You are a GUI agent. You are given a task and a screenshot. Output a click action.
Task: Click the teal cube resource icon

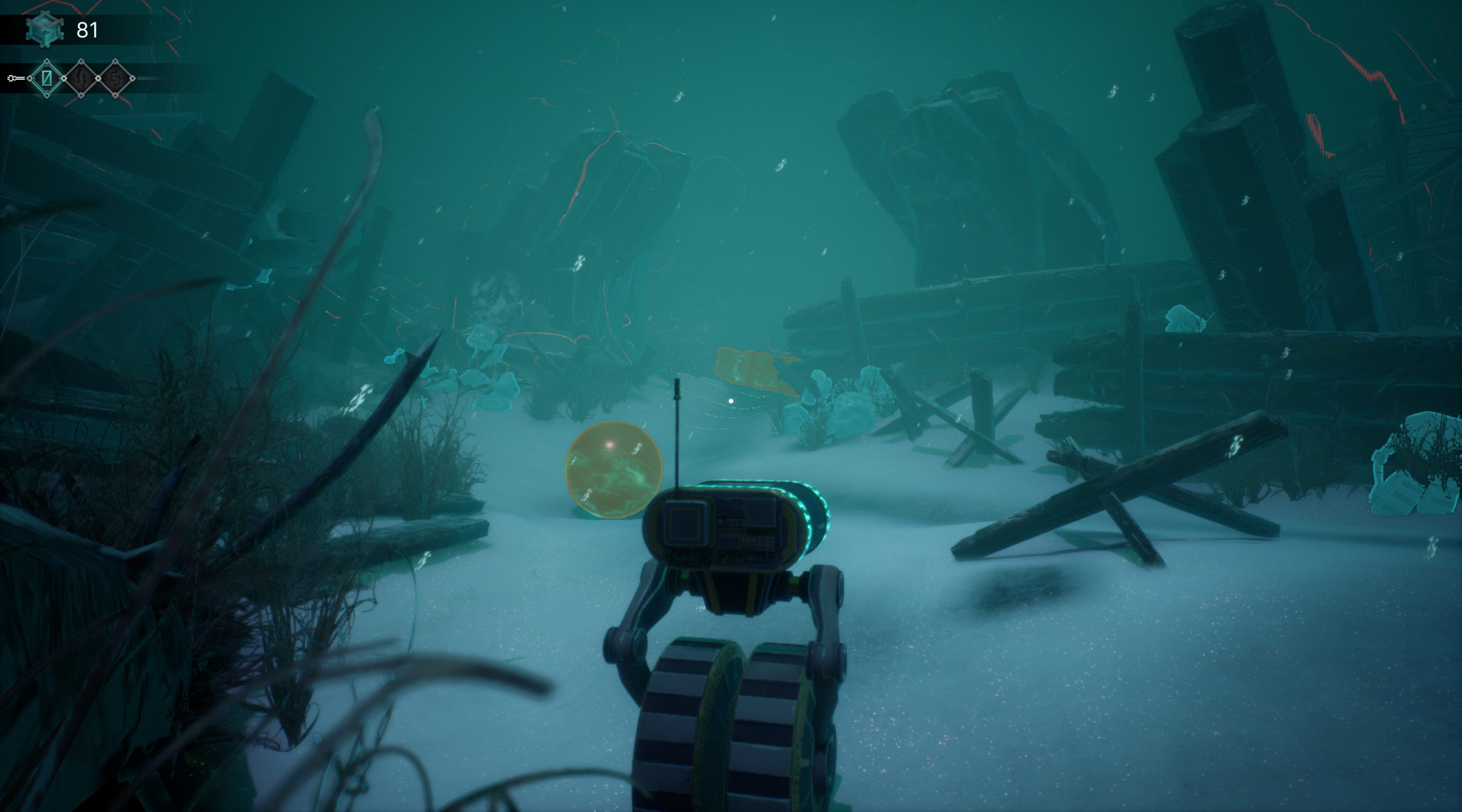pyautogui.click(x=45, y=29)
